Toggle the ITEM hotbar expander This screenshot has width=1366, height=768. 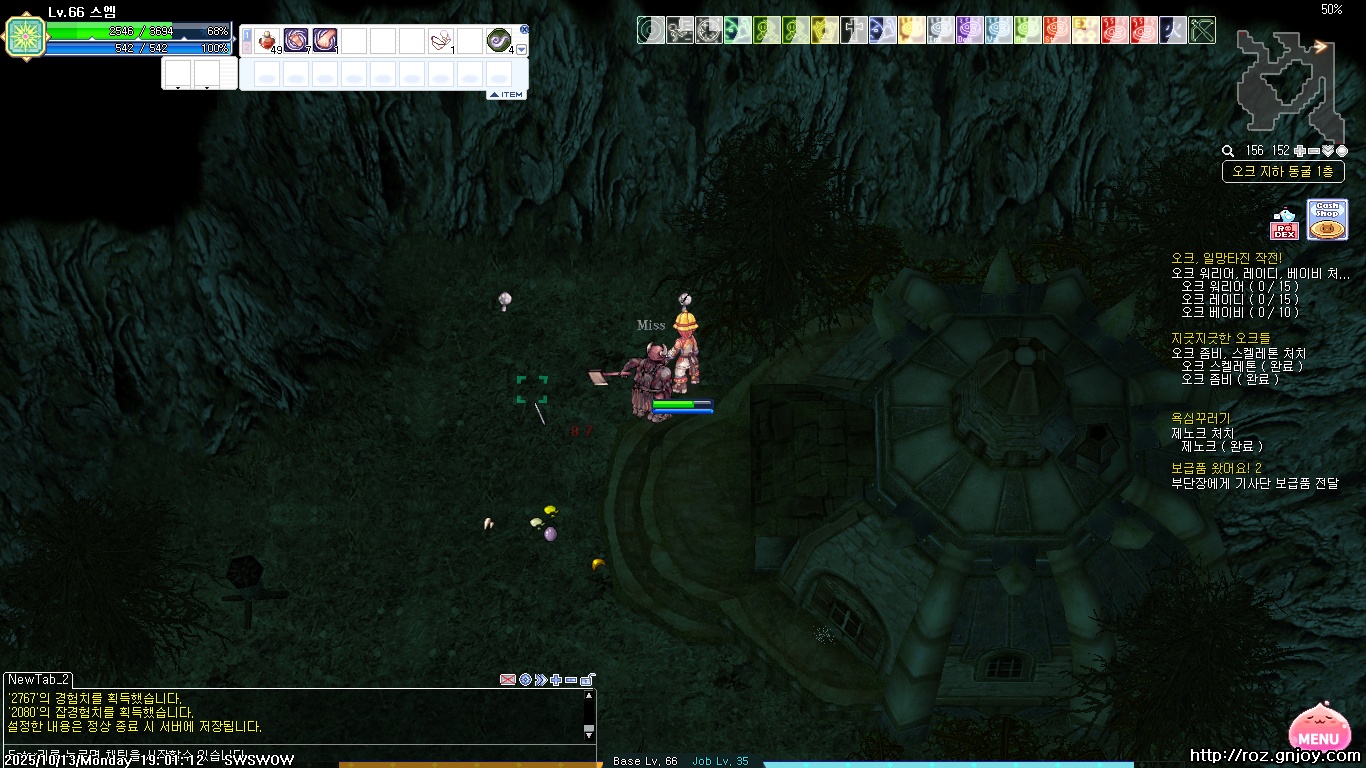(x=506, y=95)
